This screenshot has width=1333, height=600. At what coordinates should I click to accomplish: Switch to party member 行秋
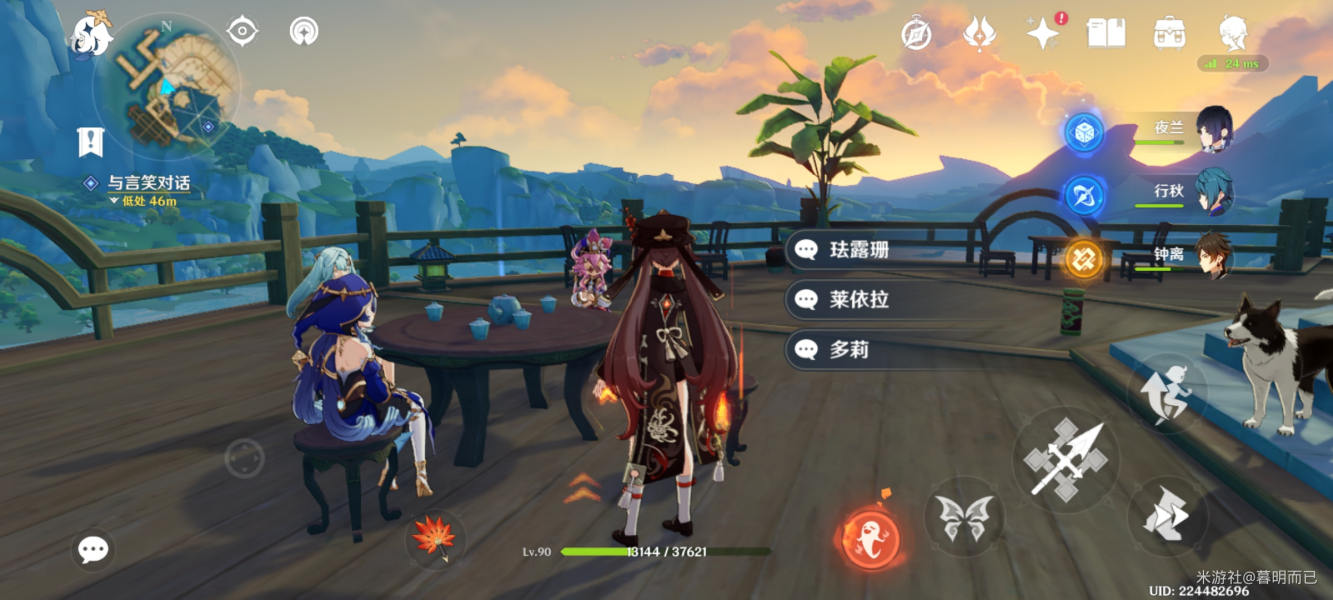[1213, 191]
